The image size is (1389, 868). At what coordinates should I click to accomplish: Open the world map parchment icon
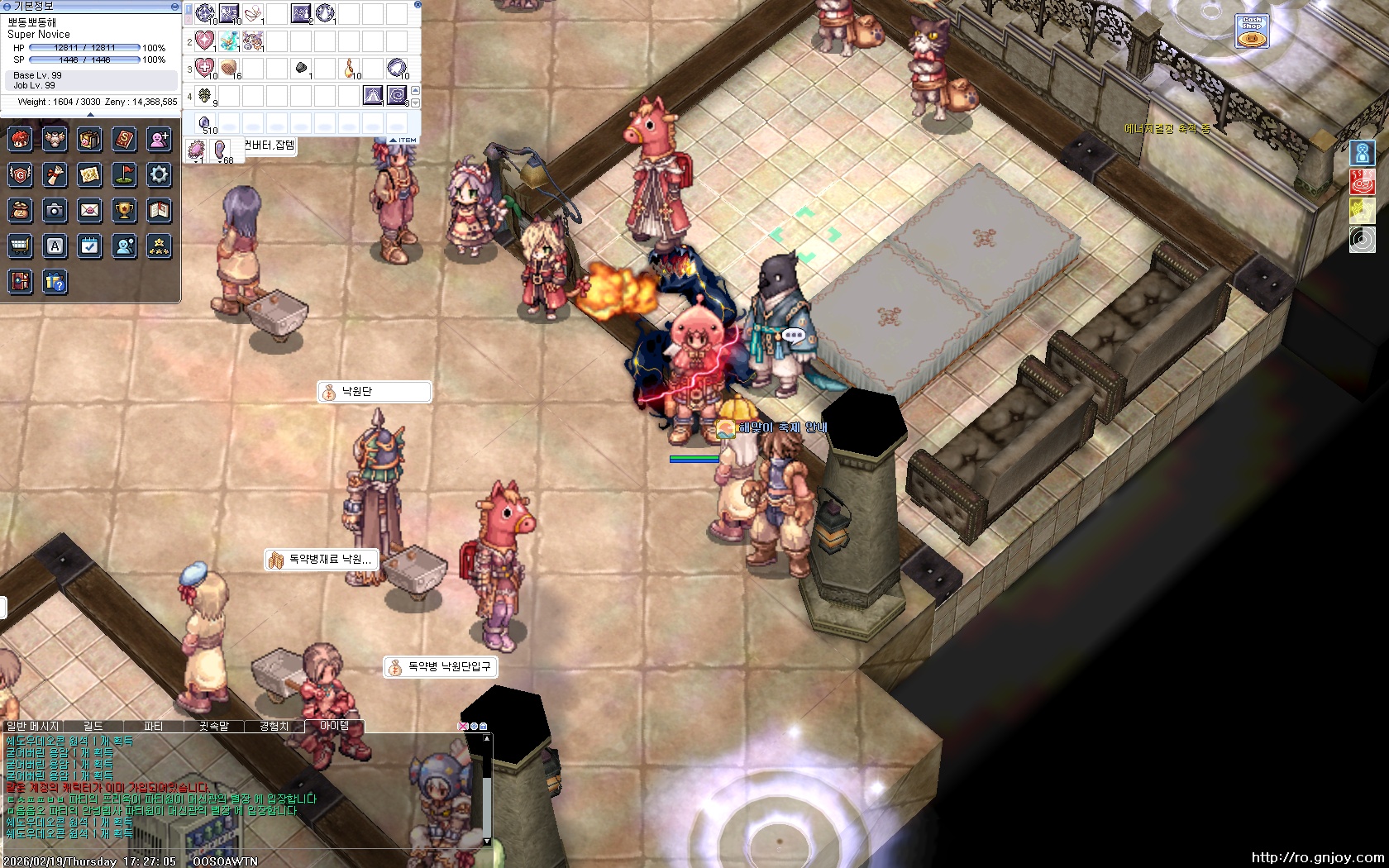tap(89, 174)
